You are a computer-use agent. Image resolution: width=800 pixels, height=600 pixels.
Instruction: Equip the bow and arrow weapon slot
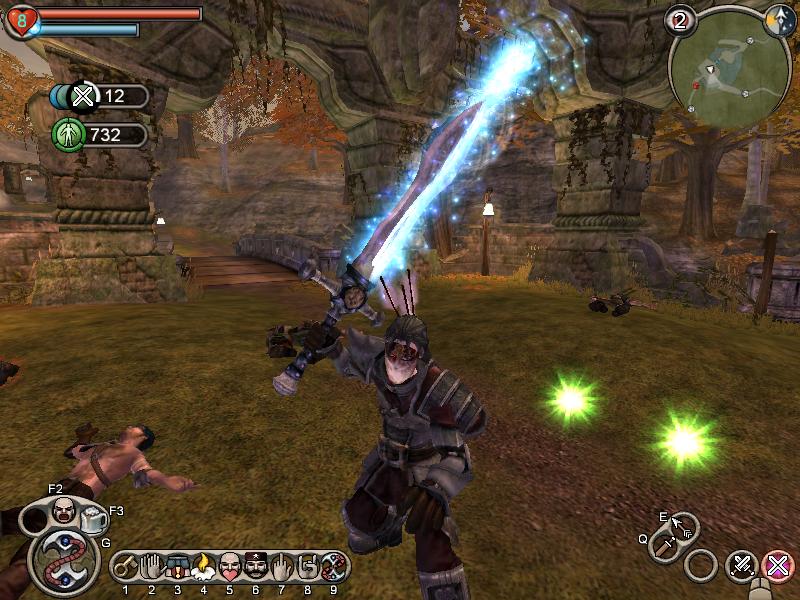point(684,526)
